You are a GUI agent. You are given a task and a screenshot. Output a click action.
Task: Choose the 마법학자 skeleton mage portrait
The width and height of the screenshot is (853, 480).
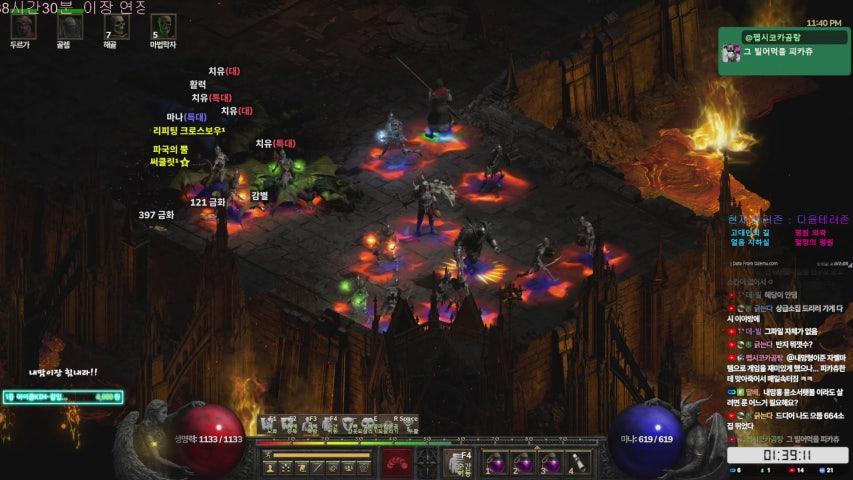[x=162, y=27]
